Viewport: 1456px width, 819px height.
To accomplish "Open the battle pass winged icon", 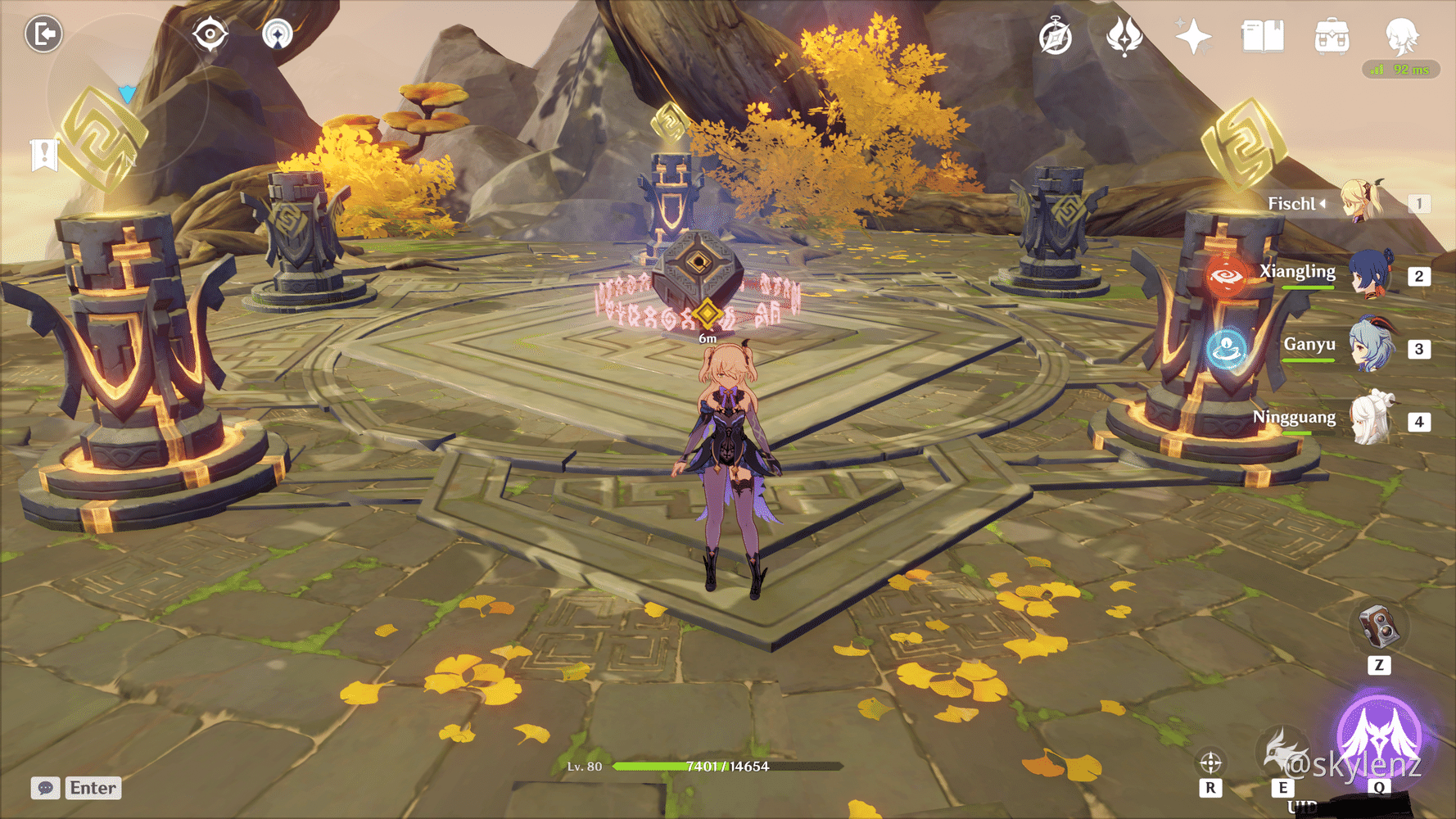I will (1124, 37).
